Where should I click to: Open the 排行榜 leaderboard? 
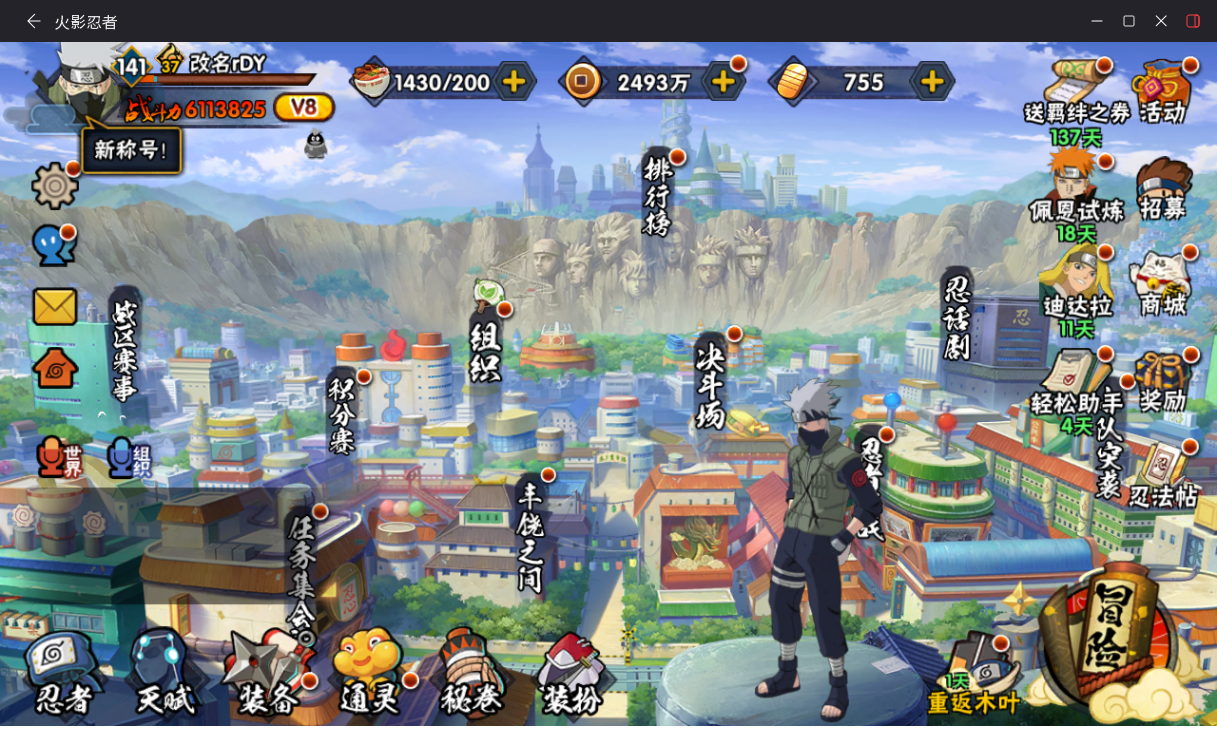coord(656,195)
